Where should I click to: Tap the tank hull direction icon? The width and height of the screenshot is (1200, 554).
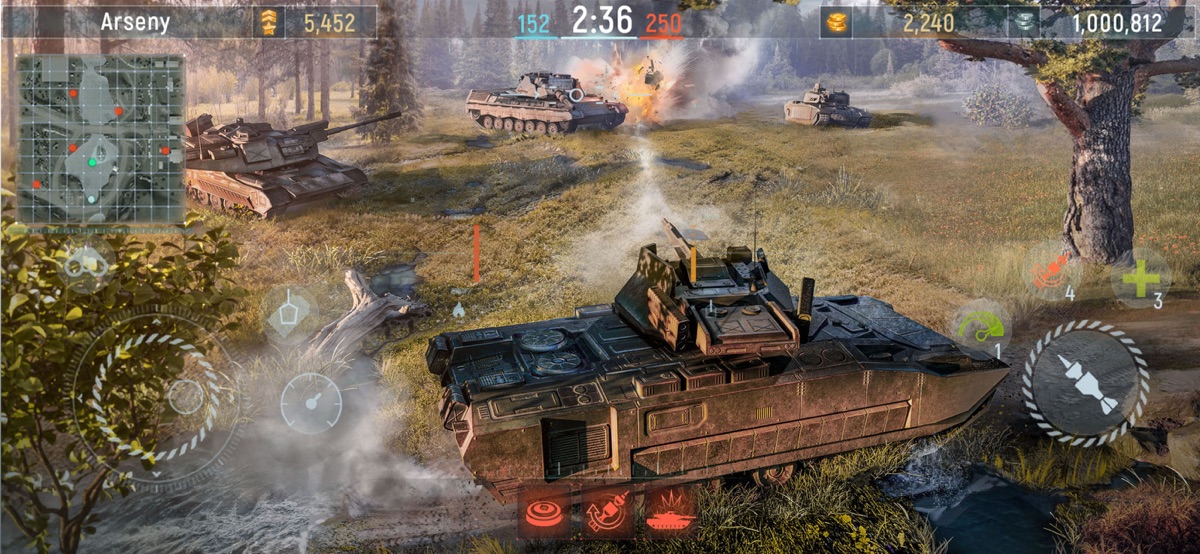pos(290,312)
